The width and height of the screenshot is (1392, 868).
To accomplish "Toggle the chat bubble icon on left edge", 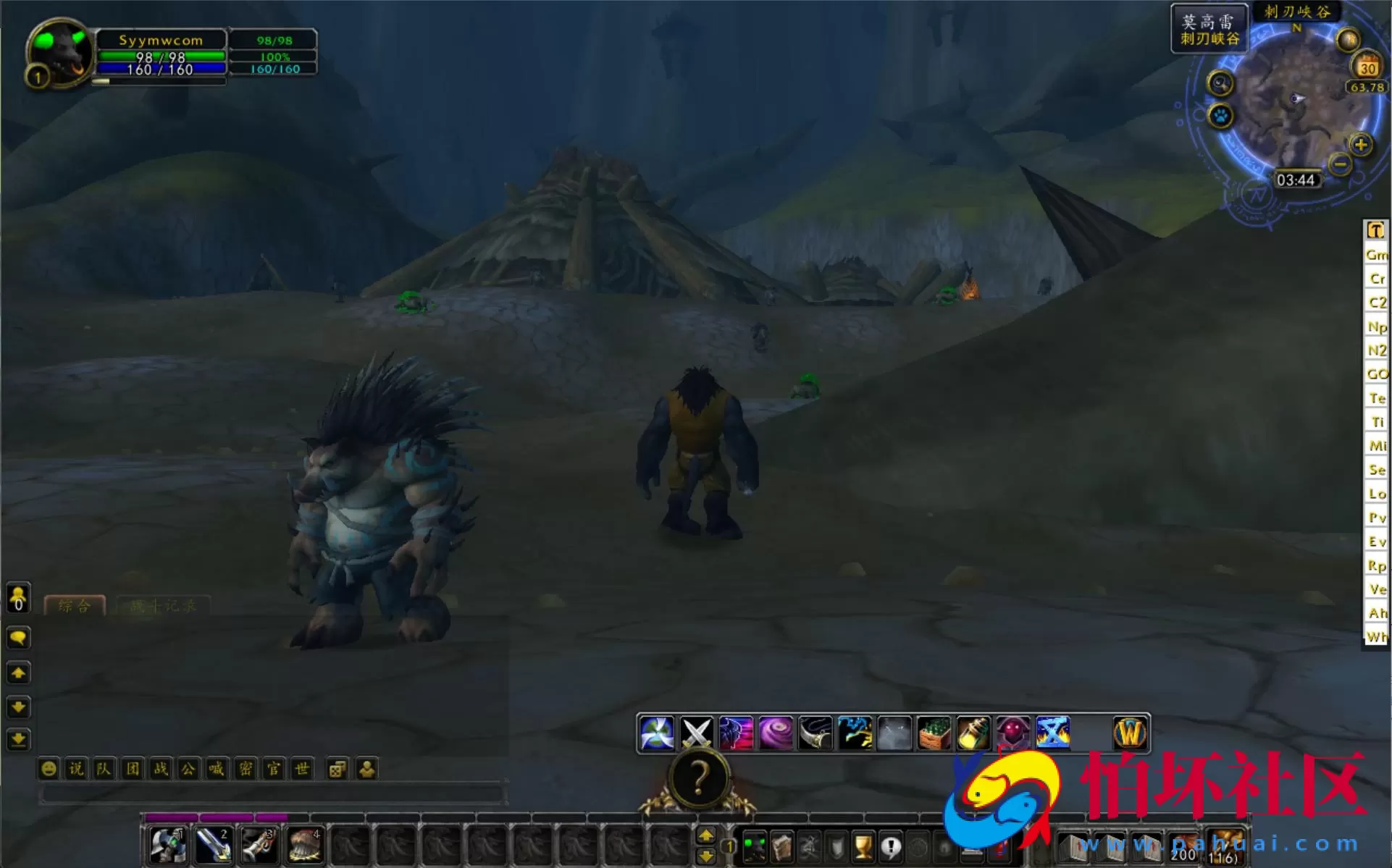I will [18, 638].
